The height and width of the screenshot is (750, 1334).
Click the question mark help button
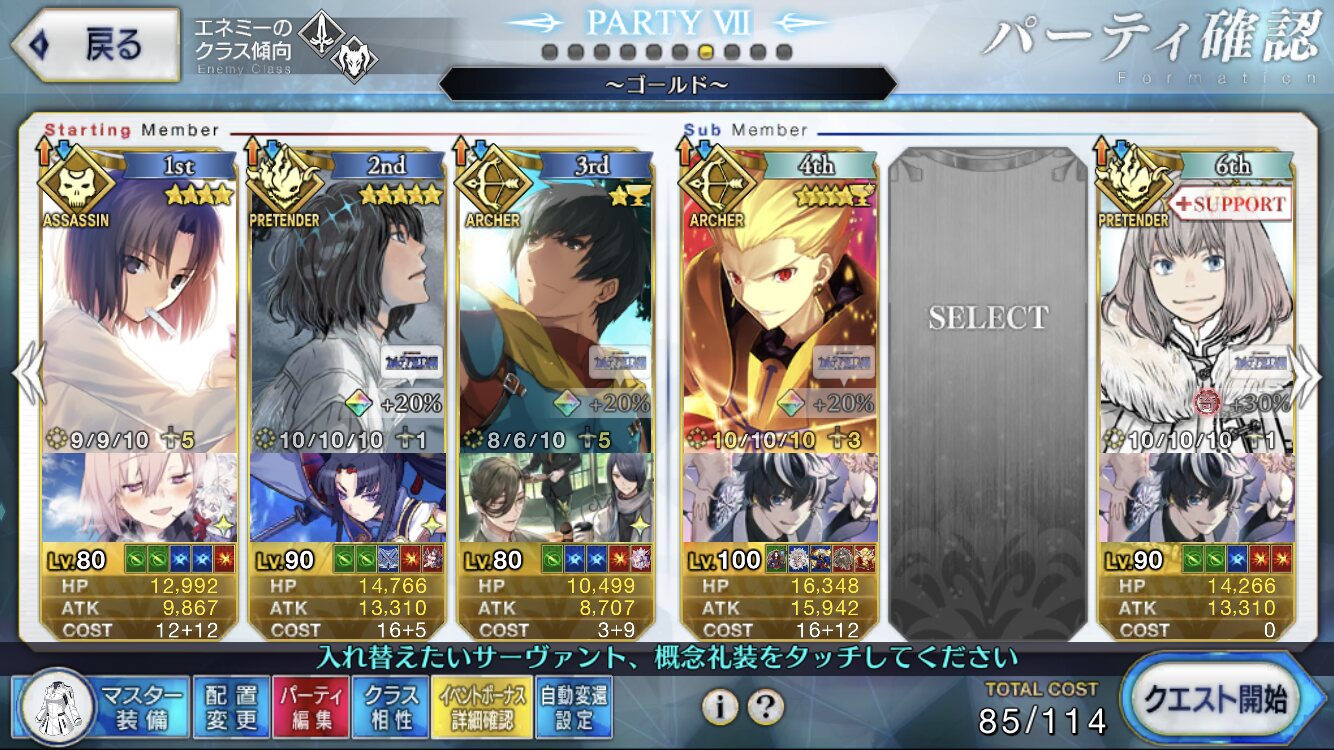pos(765,707)
